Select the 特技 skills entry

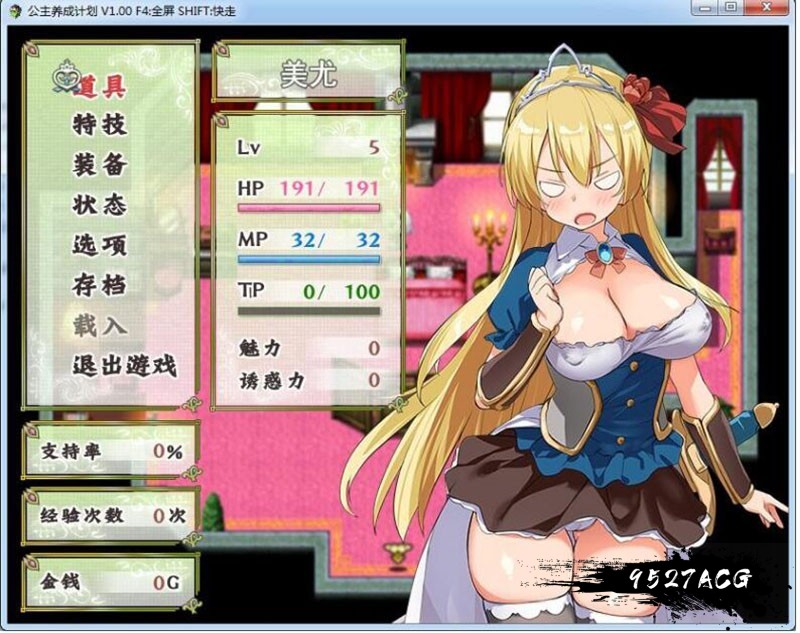[100, 125]
